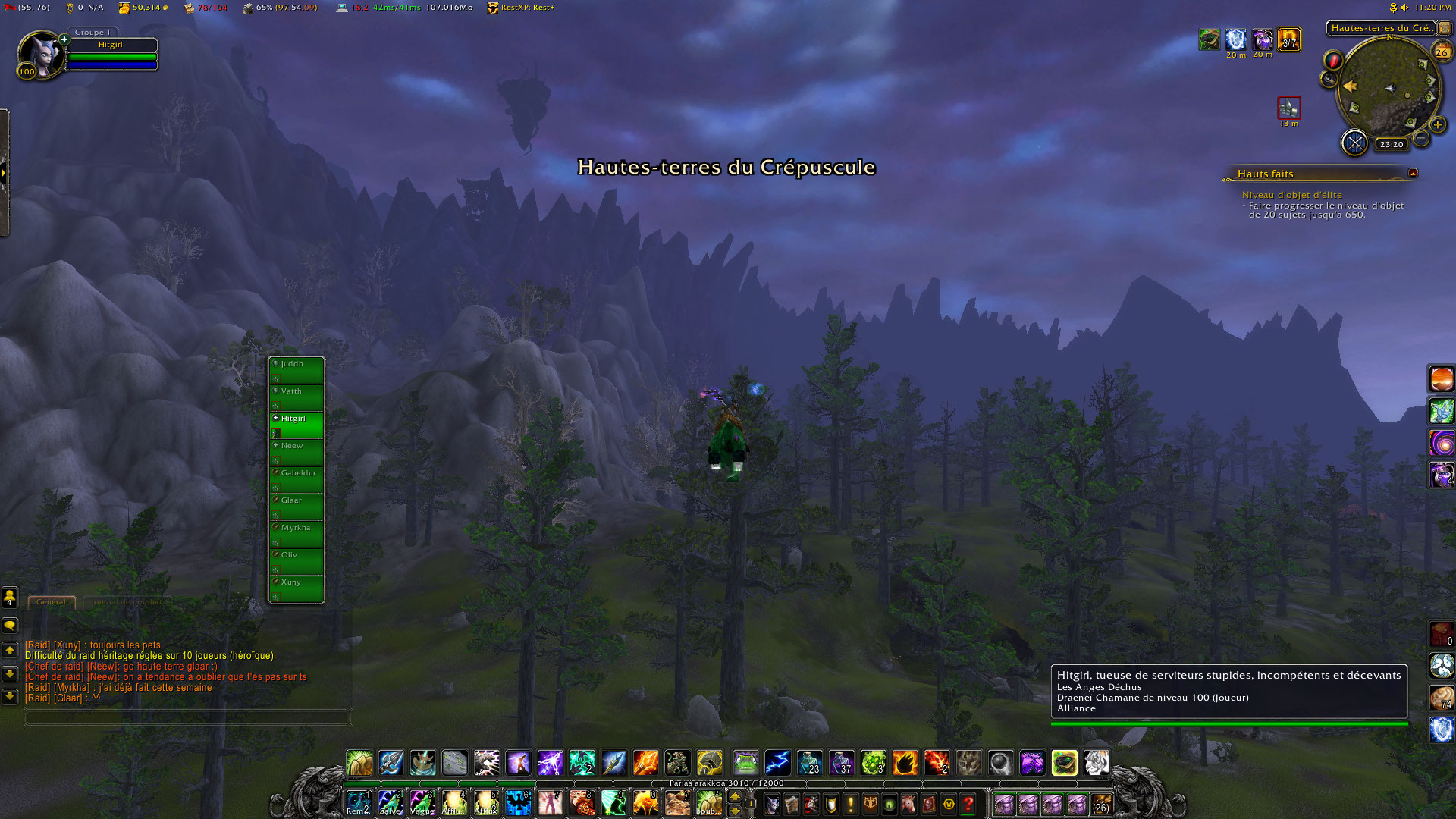Open the calendar showing day 26
This screenshot has height=819, width=1456.
[x=1441, y=52]
